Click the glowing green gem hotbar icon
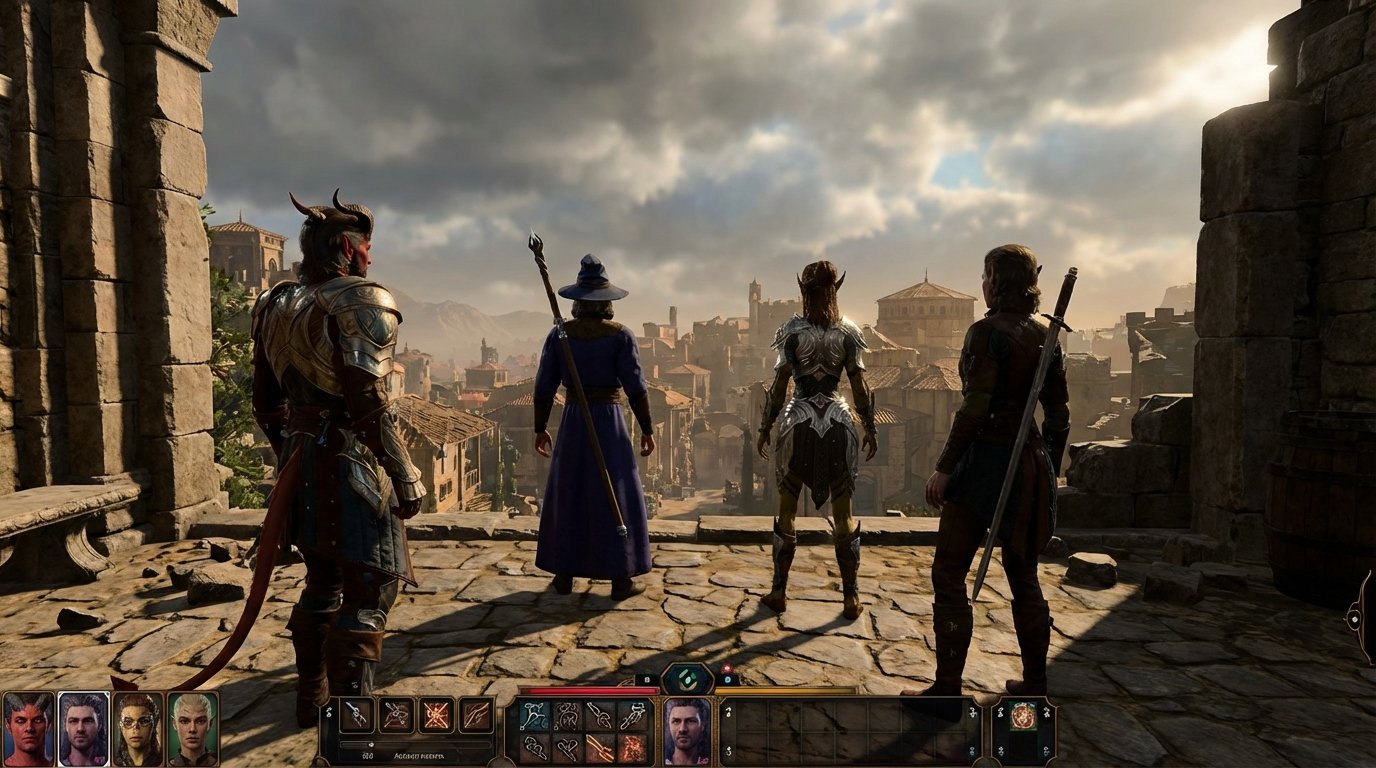 pyautogui.click(x=687, y=680)
